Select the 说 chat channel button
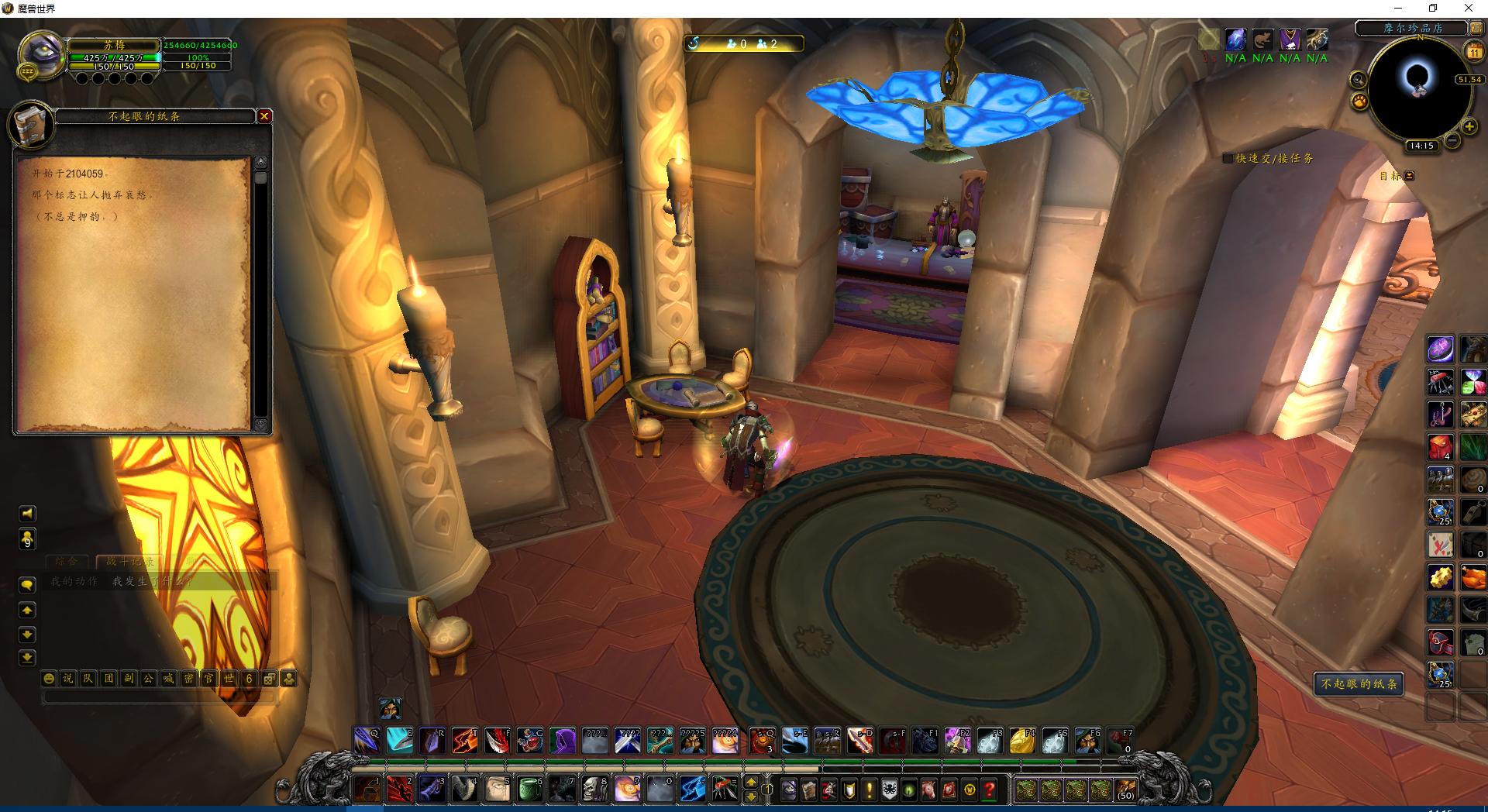This screenshot has height=812, width=1488. (x=68, y=679)
